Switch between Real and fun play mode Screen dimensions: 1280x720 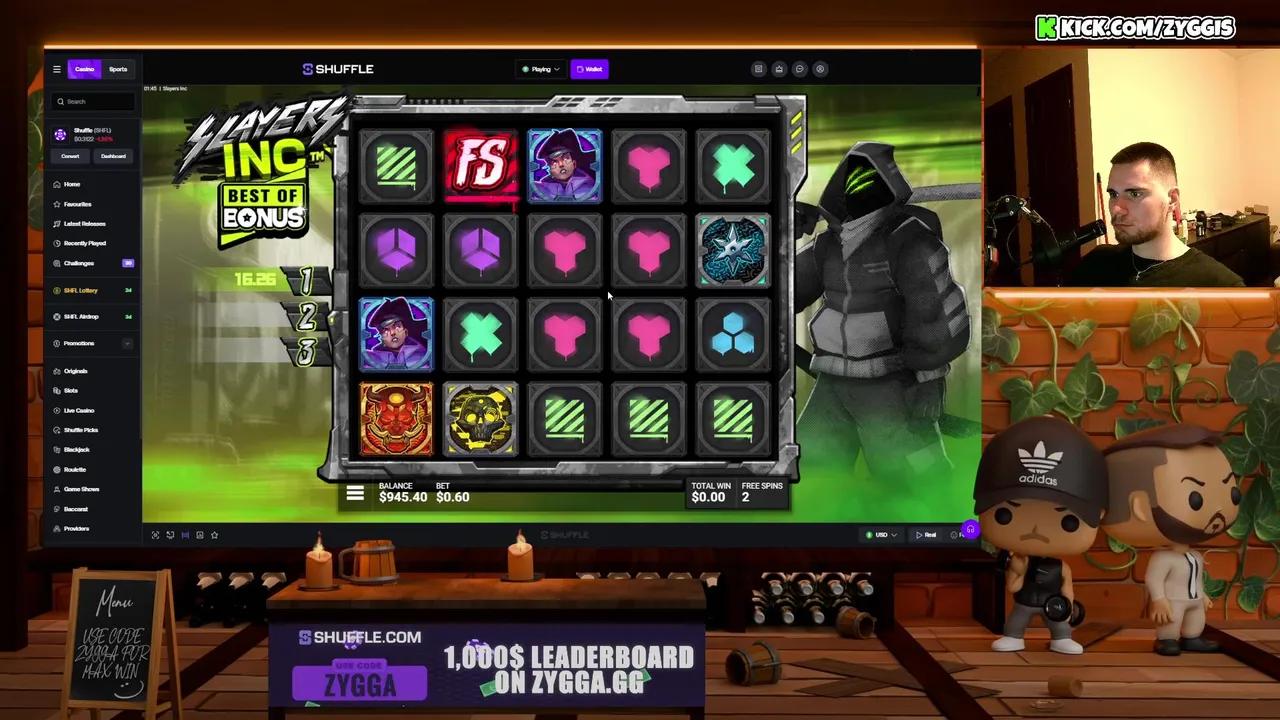[x=926, y=534]
